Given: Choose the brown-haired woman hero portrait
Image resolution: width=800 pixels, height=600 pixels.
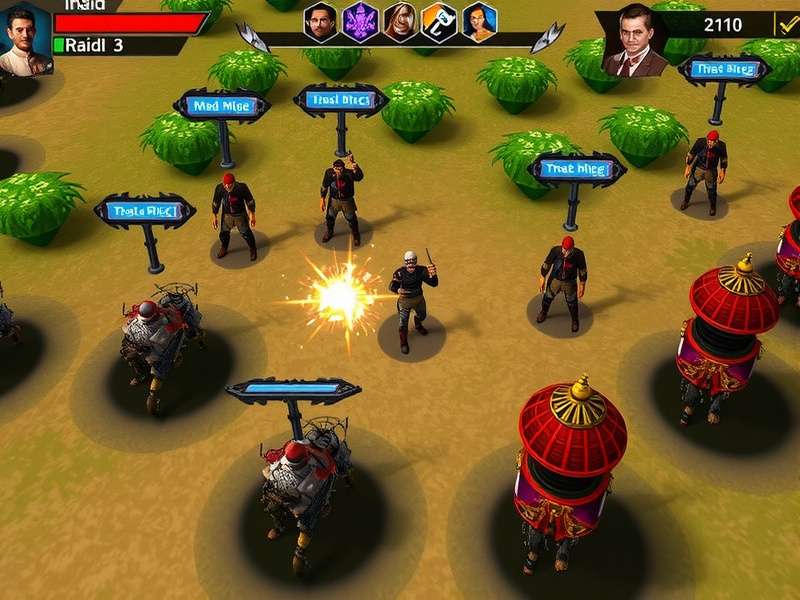Looking at the screenshot, I should coord(400,20).
